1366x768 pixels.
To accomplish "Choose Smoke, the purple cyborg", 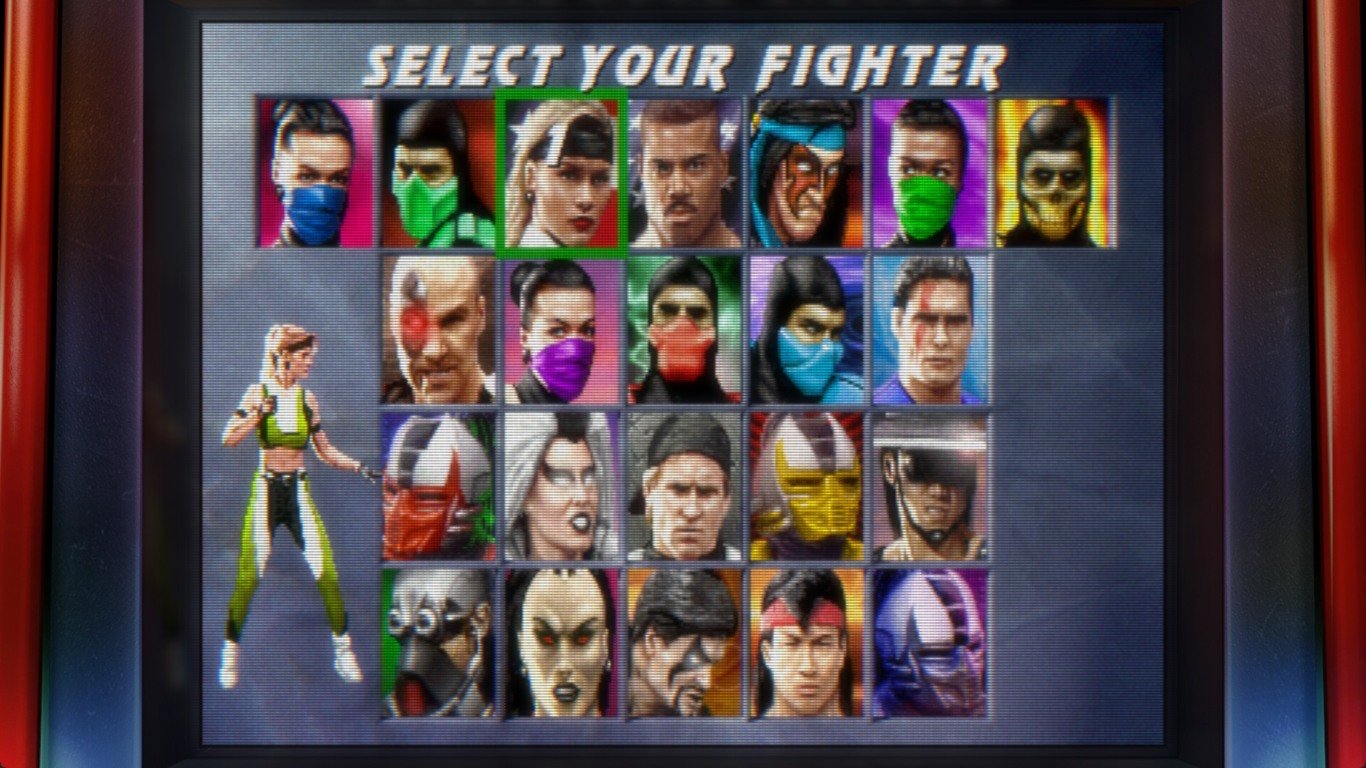I will (929, 643).
